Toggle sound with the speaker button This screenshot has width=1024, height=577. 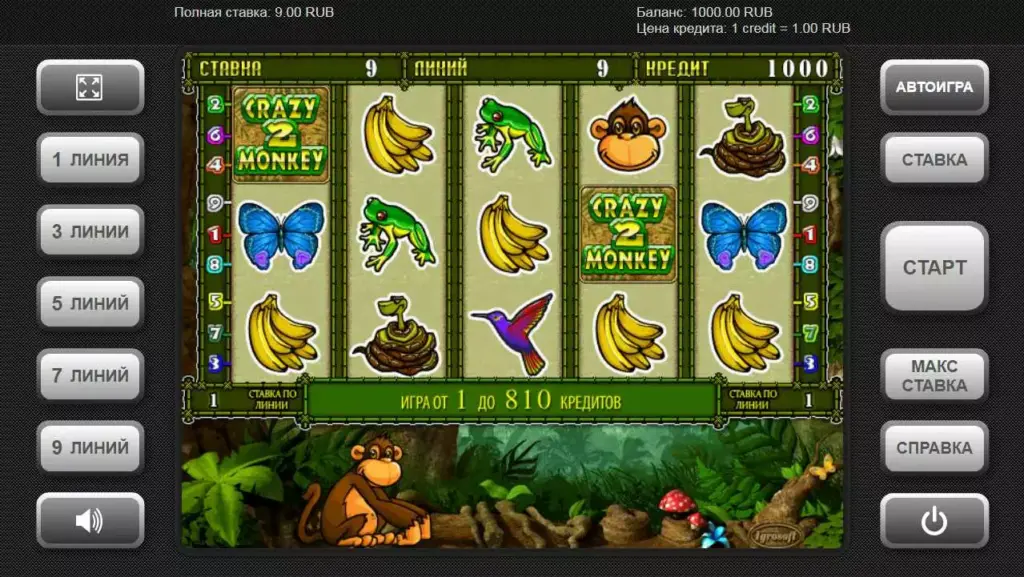[90, 520]
